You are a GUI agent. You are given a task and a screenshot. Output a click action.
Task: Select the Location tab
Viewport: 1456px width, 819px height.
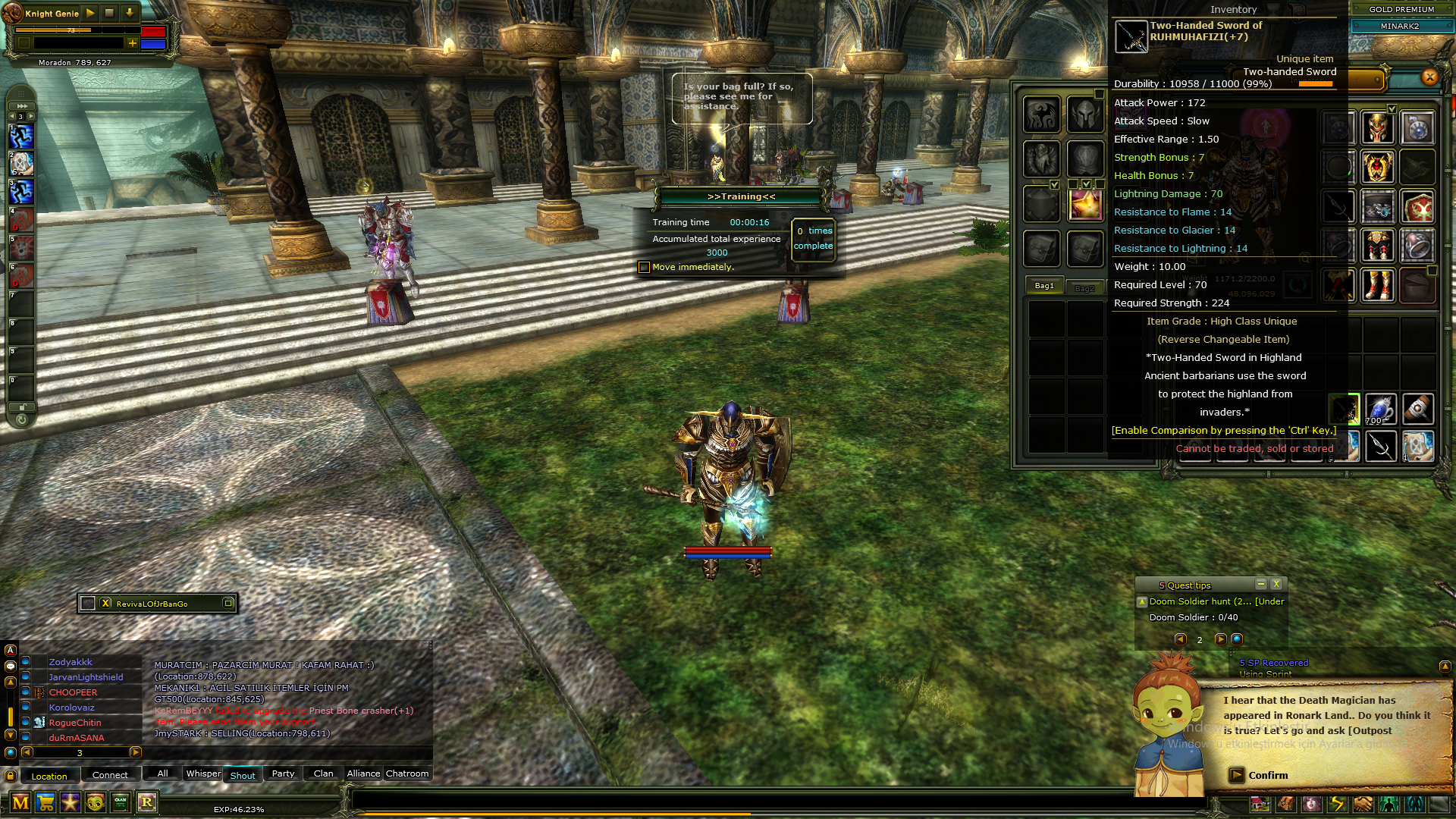point(49,776)
